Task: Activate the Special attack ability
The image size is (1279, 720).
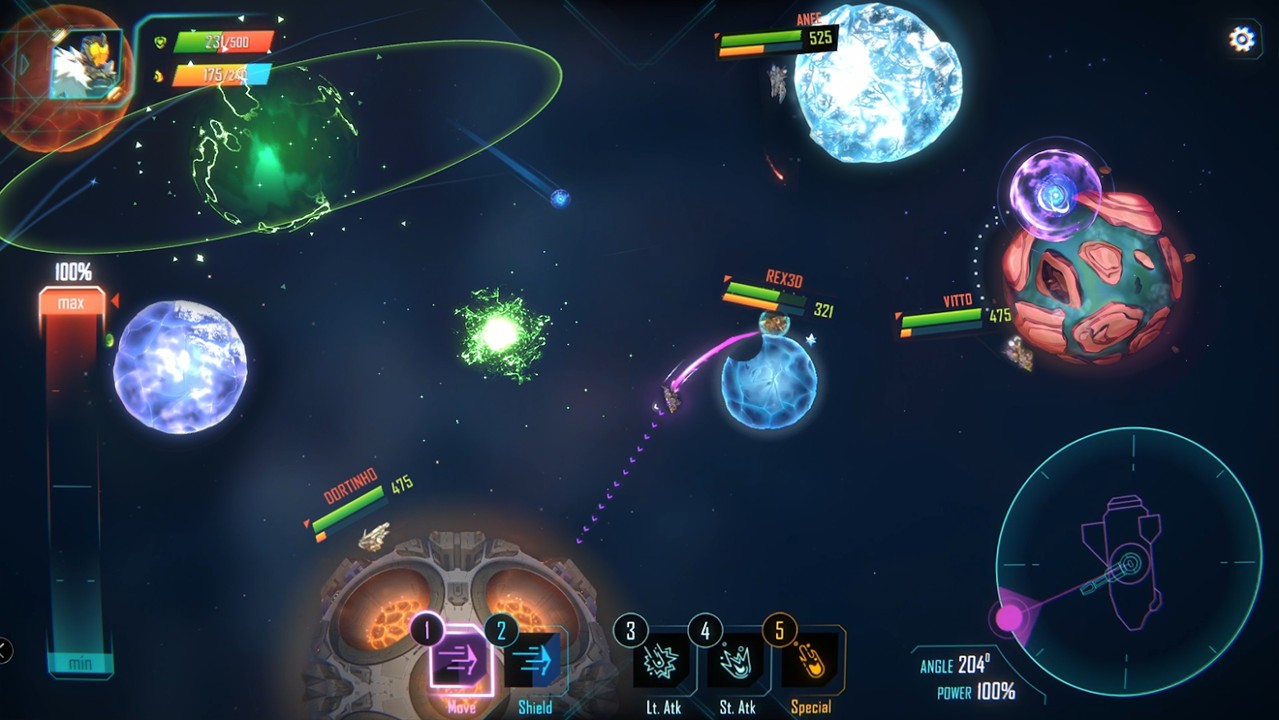Action: pyautogui.click(x=810, y=661)
